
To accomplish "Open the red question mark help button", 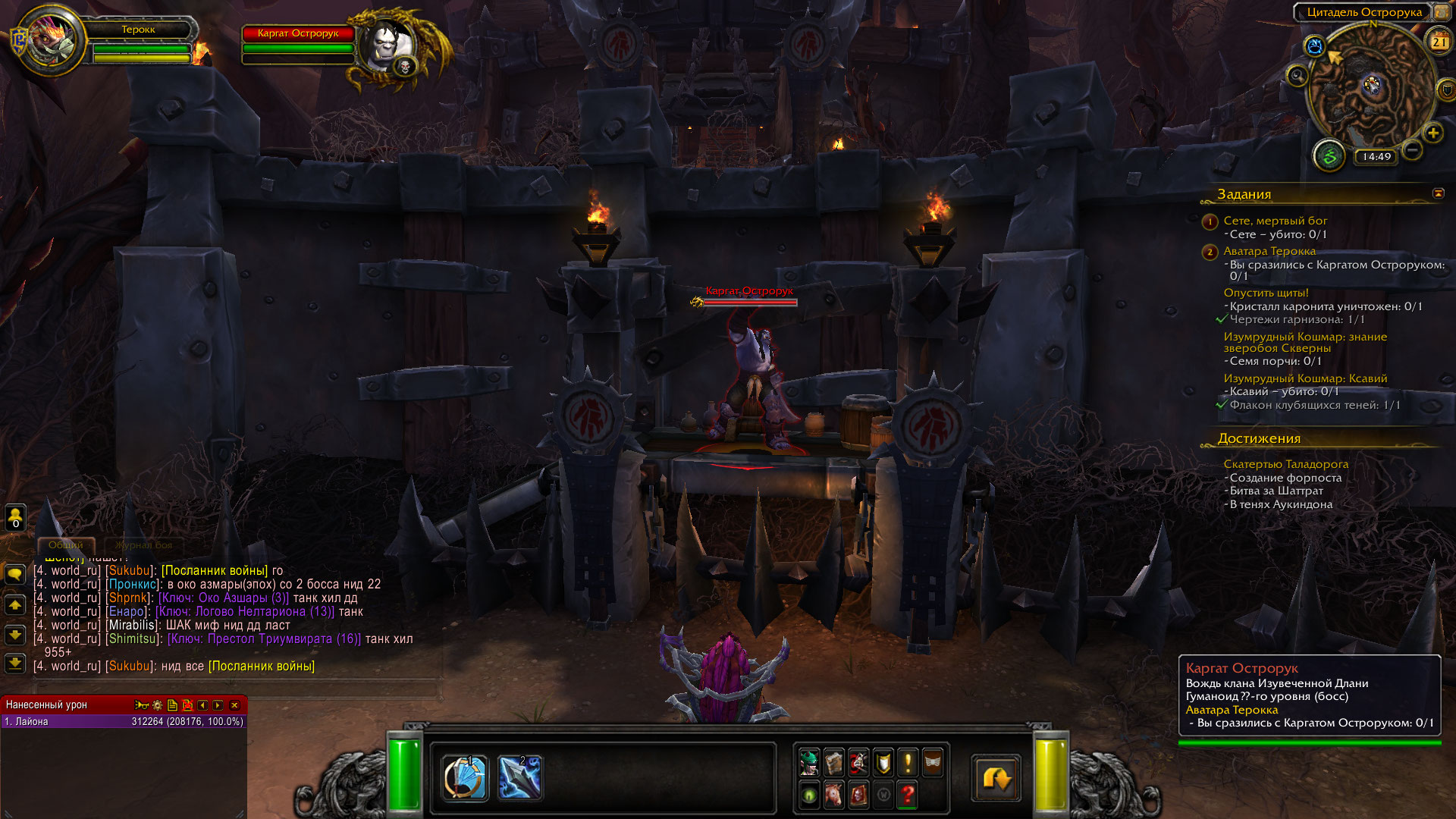I will (908, 795).
